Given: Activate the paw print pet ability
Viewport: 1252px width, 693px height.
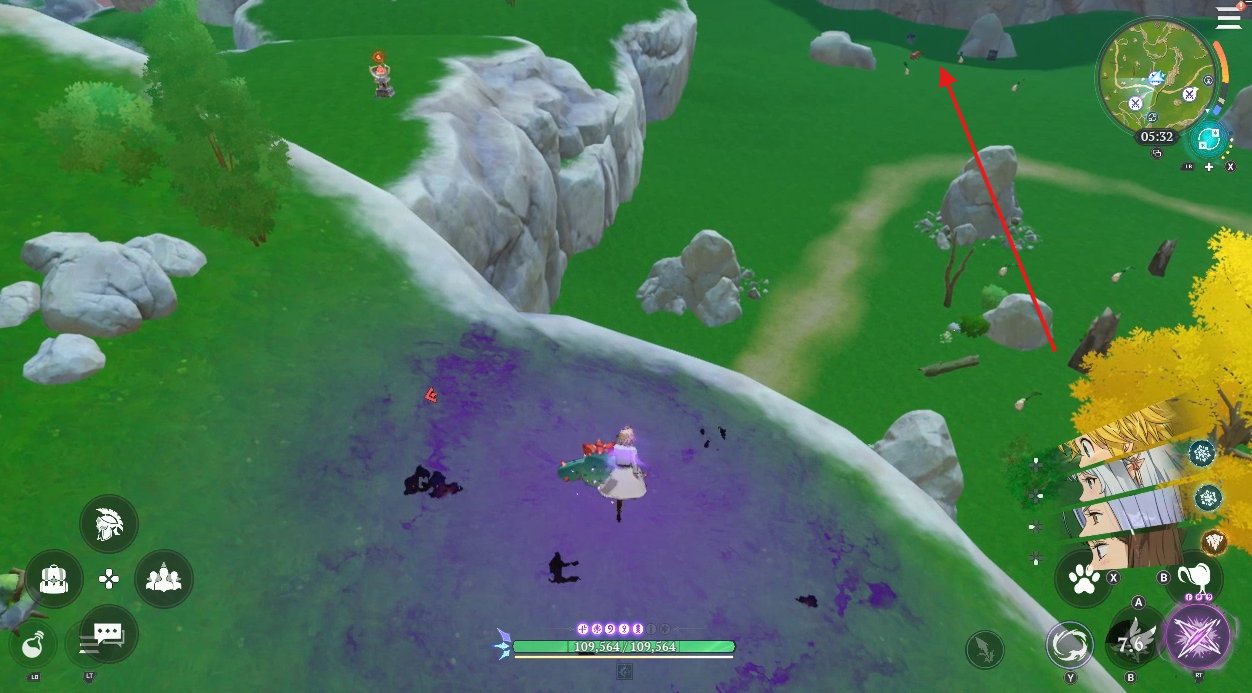Looking at the screenshot, I should click(1084, 578).
